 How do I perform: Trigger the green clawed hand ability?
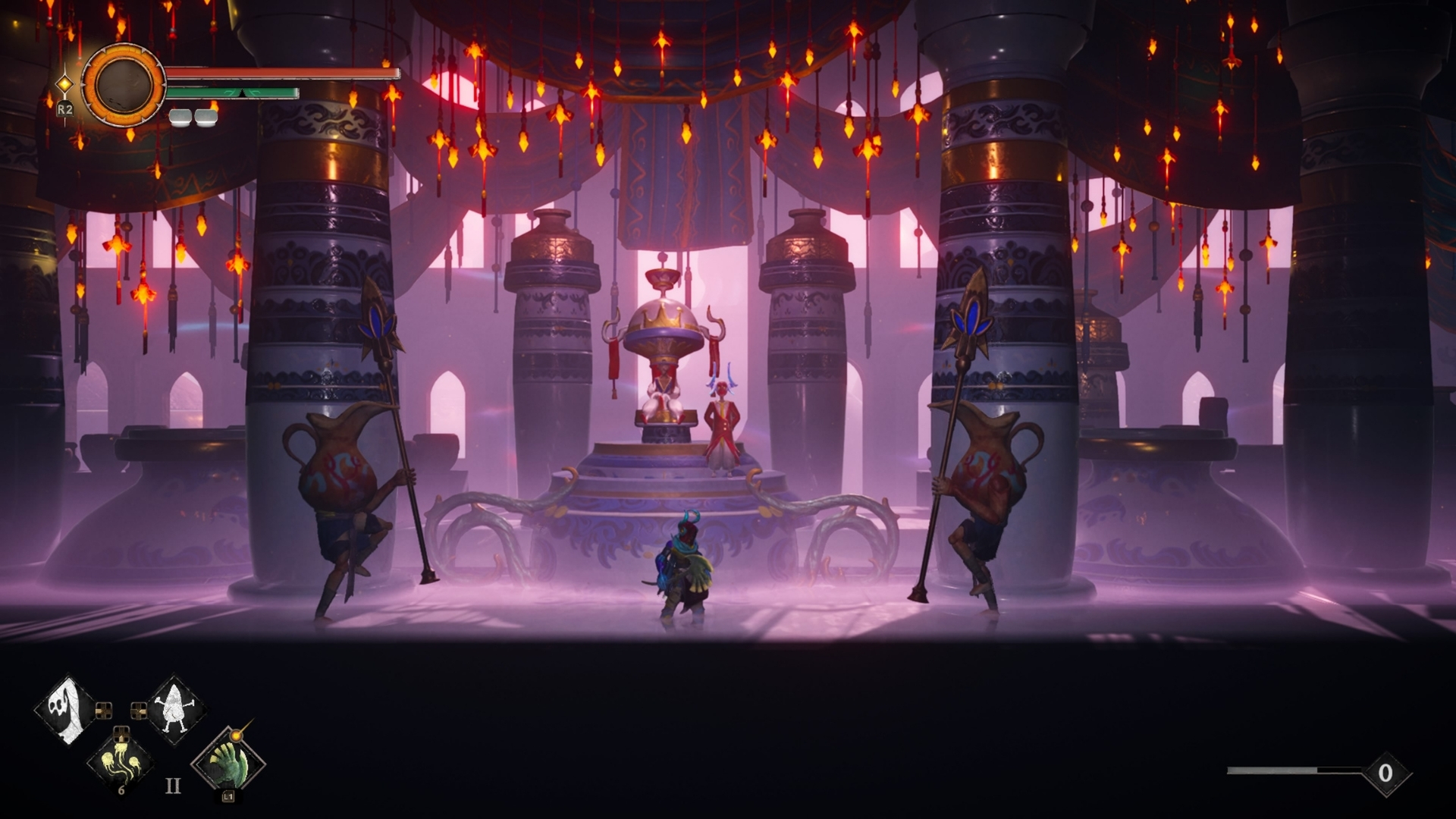coord(228,762)
